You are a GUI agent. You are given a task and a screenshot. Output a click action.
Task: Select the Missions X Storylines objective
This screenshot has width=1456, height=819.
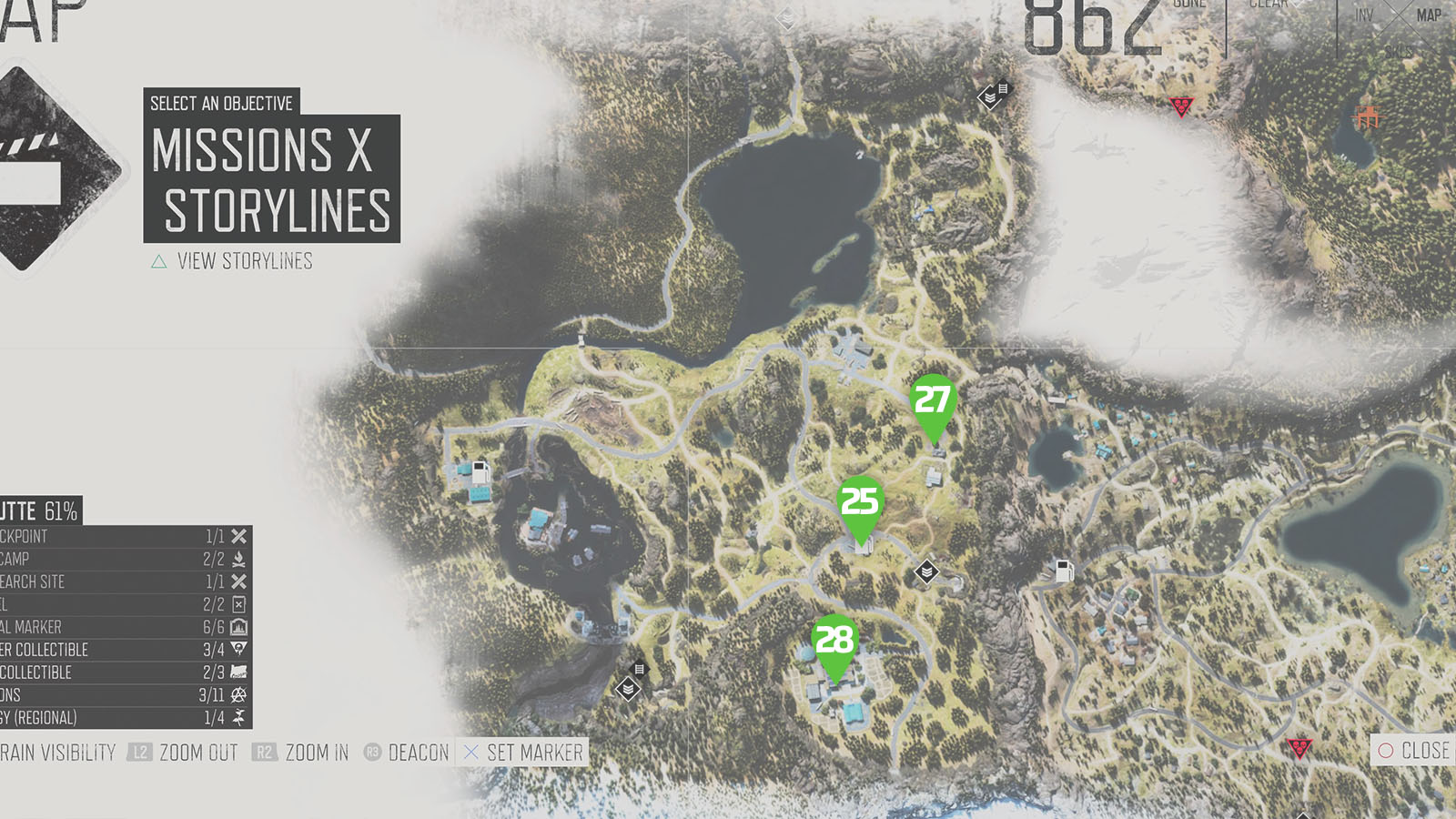(x=271, y=179)
